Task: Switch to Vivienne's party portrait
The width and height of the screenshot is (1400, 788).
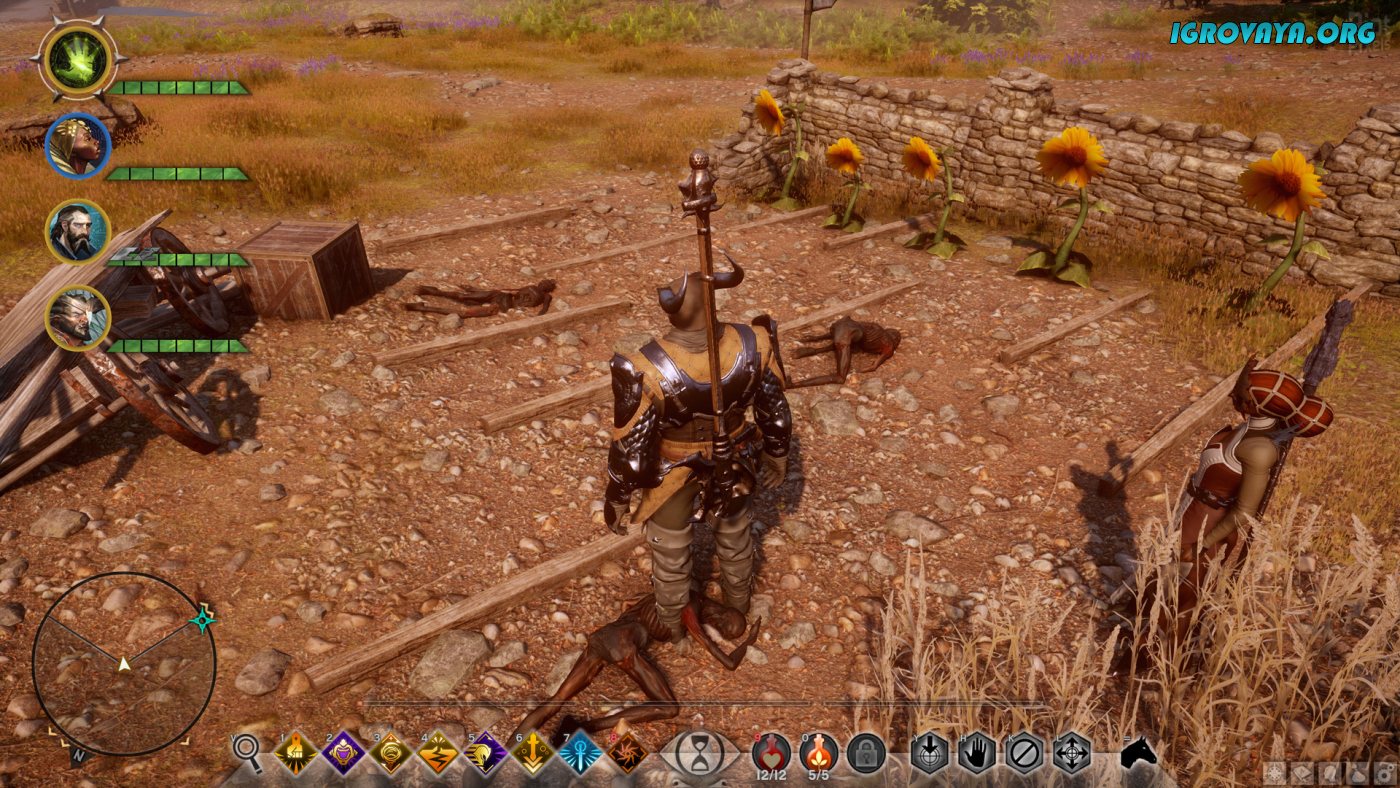Action: click(77, 146)
